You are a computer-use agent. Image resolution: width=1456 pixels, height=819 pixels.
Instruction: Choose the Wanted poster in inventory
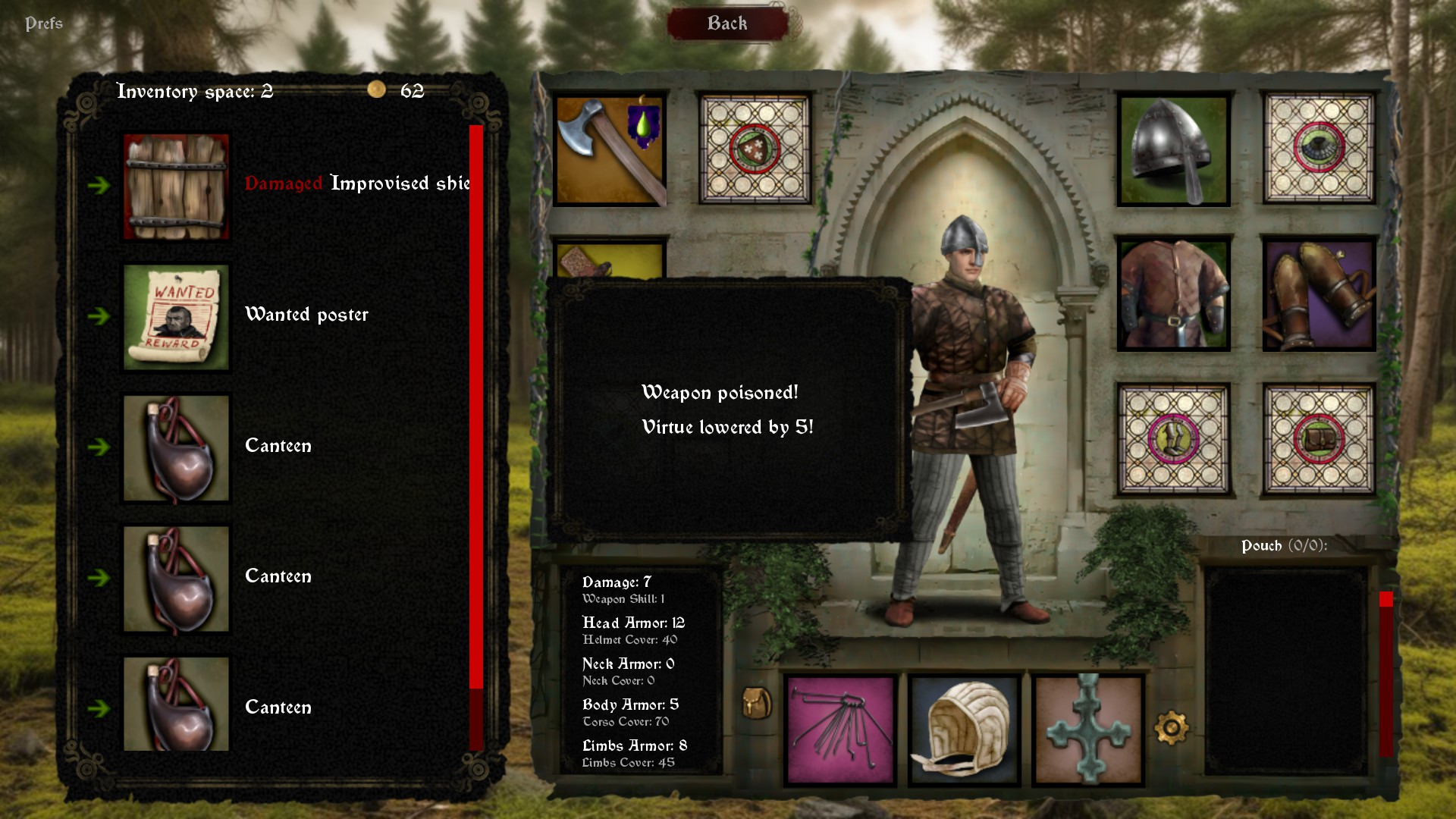176,316
